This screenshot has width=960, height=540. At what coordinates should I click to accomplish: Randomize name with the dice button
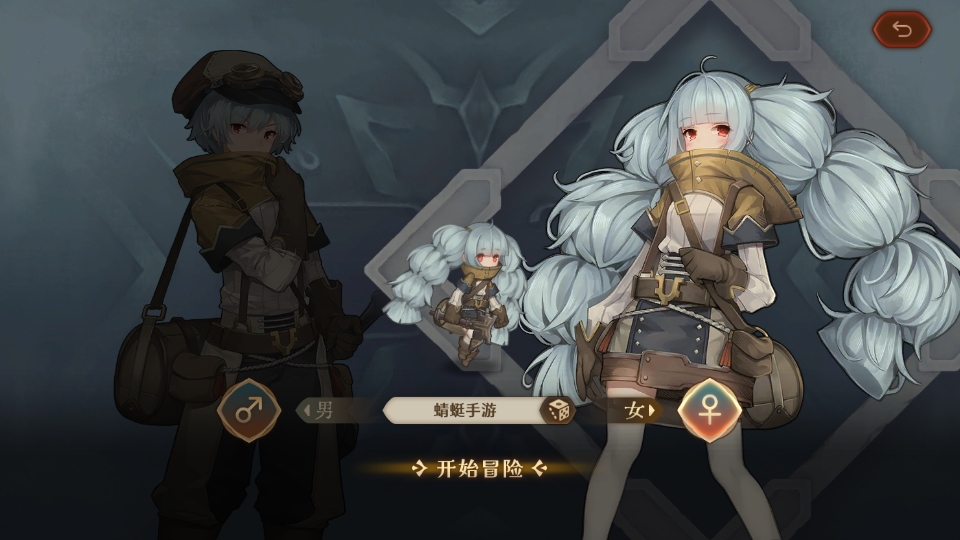pos(556,410)
